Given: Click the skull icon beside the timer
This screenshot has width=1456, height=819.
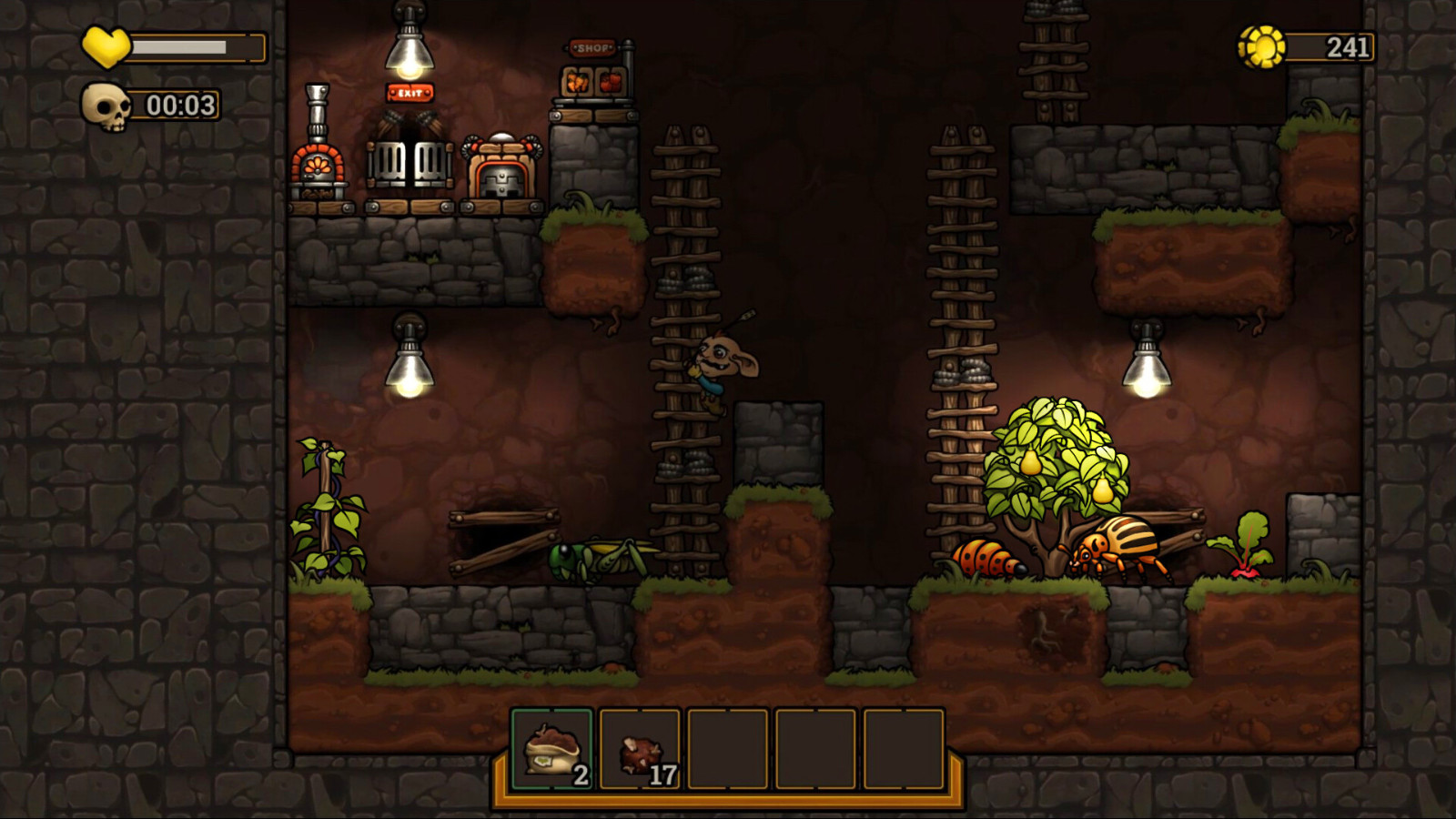Looking at the screenshot, I should coord(106,106).
